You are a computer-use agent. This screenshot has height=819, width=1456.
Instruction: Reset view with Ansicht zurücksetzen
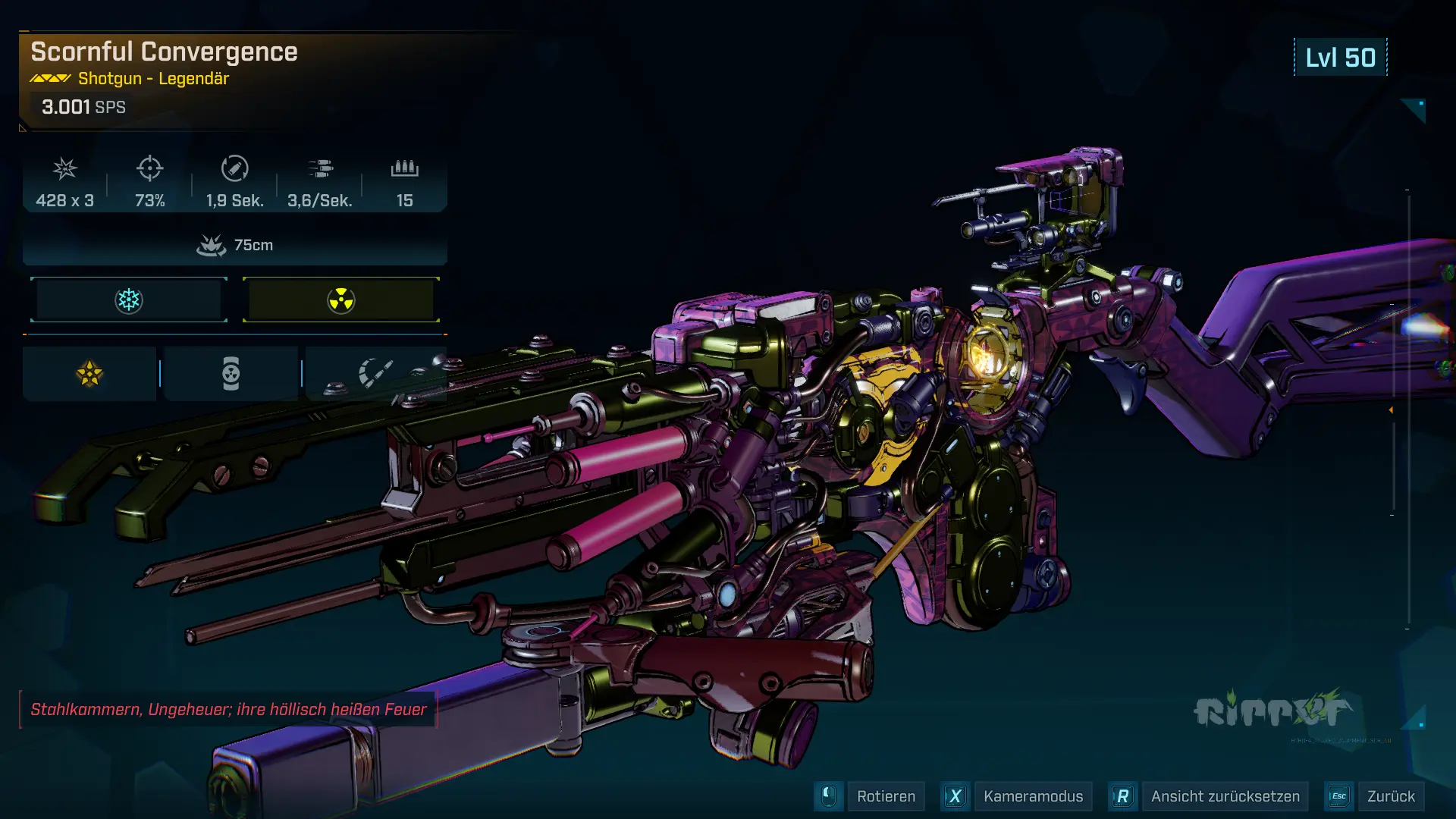pos(1225,796)
